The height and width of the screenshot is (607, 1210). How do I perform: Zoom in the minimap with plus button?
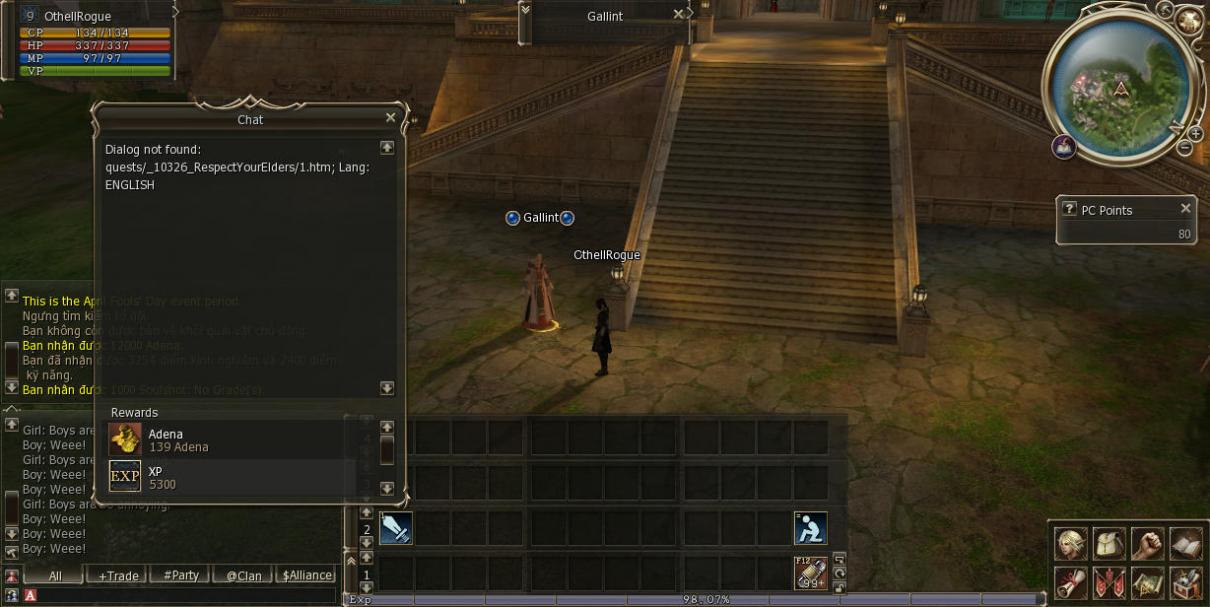pyautogui.click(x=1195, y=133)
